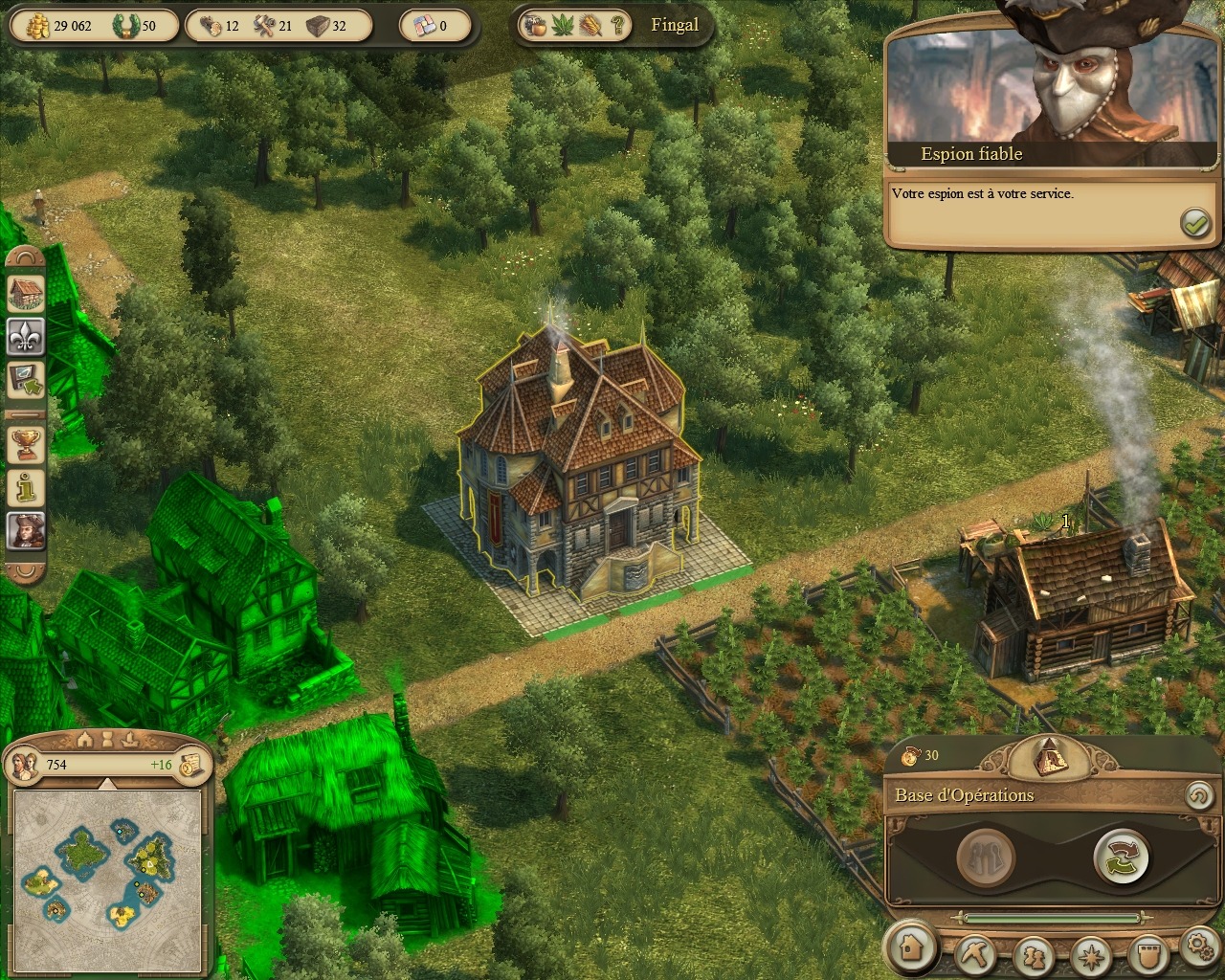Select the pickaxe production buildings button
The image size is (1225, 980).
974,953
